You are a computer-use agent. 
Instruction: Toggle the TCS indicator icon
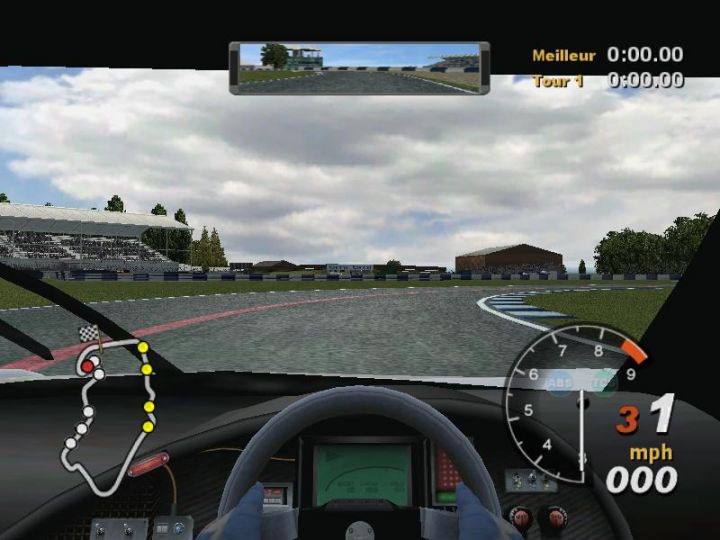tap(603, 381)
